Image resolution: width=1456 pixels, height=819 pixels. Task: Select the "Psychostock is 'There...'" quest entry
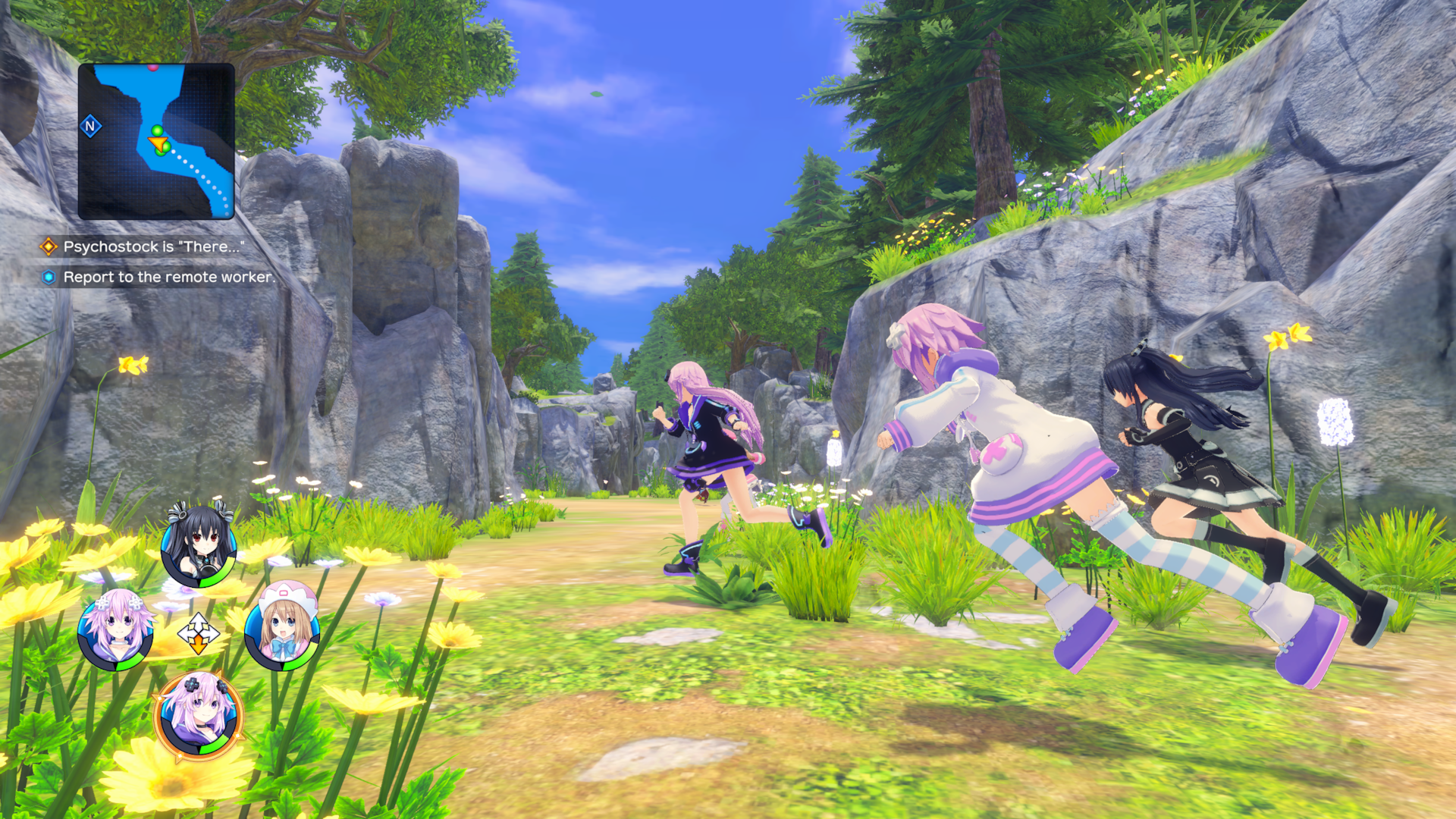(153, 246)
